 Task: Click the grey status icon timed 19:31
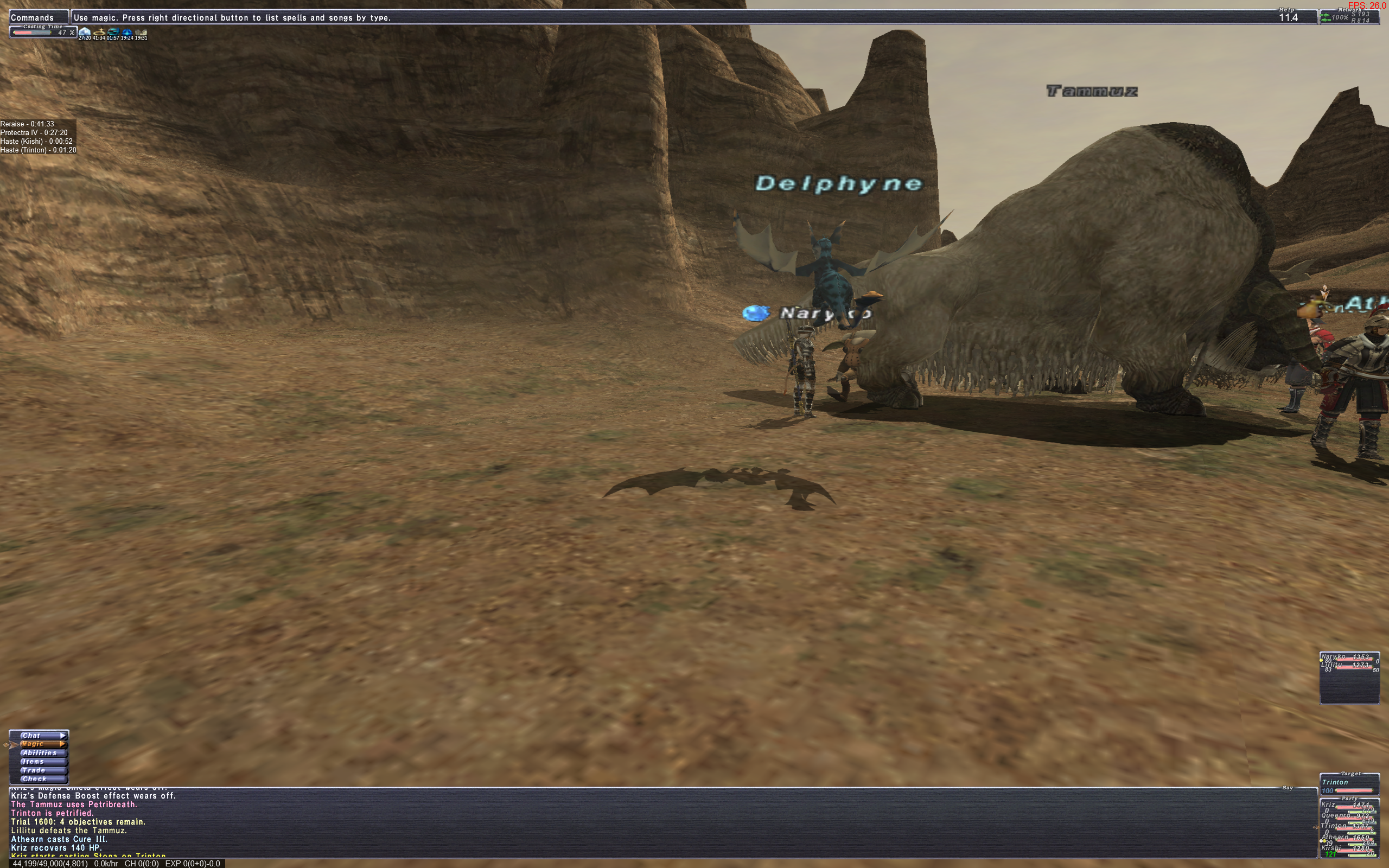[x=141, y=32]
